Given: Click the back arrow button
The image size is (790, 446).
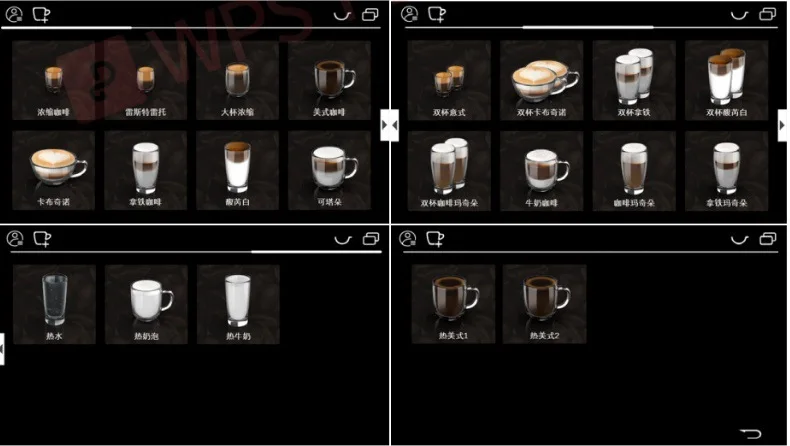Looking at the screenshot, I should point(750,433).
